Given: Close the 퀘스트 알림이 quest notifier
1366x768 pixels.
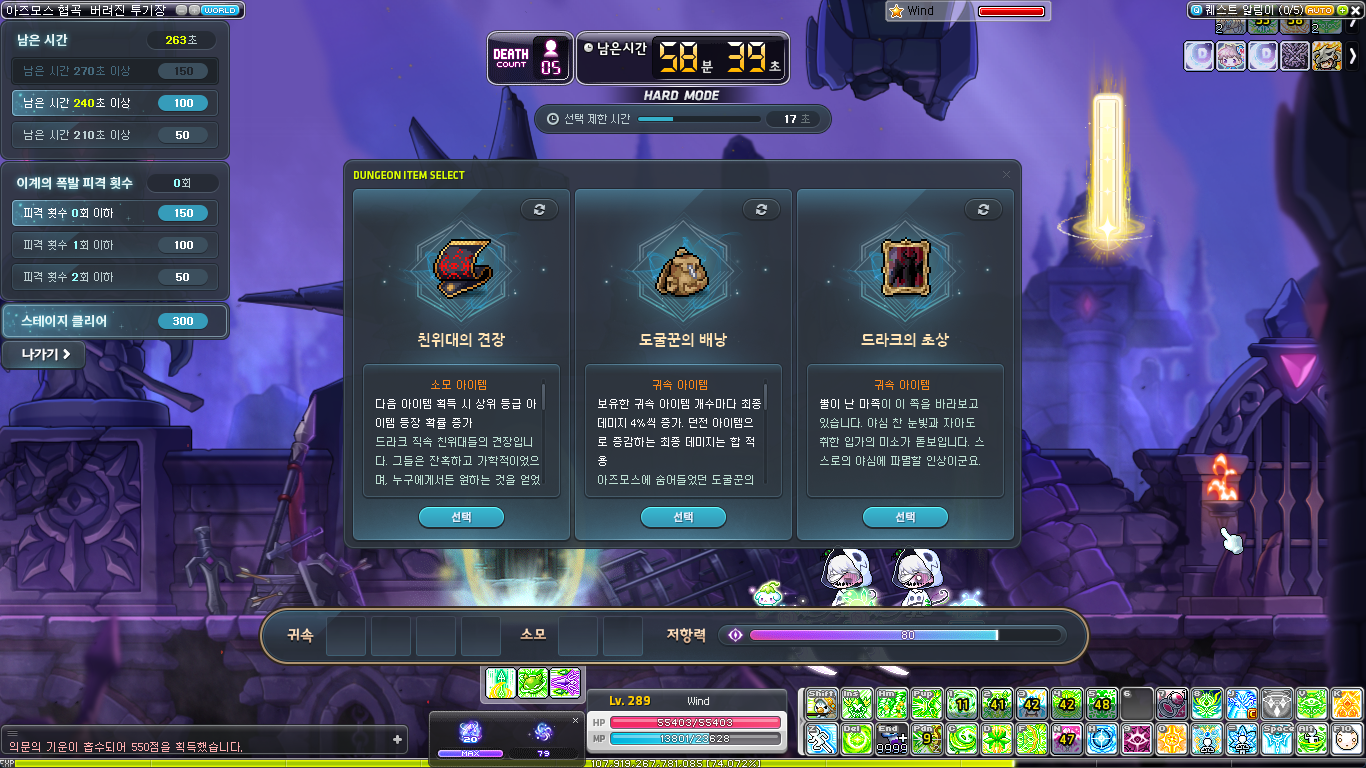Looking at the screenshot, I should point(1356,10).
